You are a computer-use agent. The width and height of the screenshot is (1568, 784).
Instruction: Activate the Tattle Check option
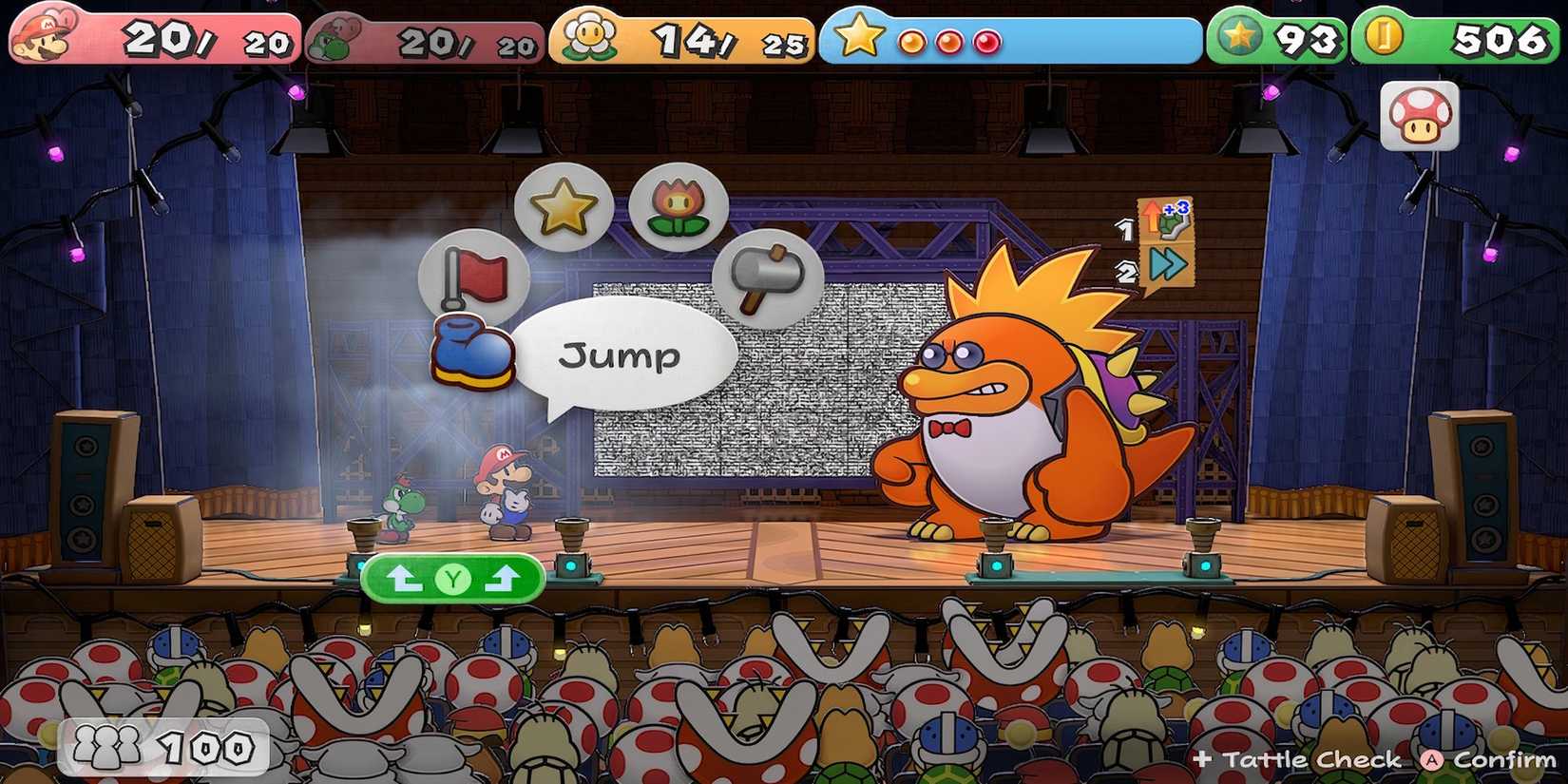[1297, 760]
